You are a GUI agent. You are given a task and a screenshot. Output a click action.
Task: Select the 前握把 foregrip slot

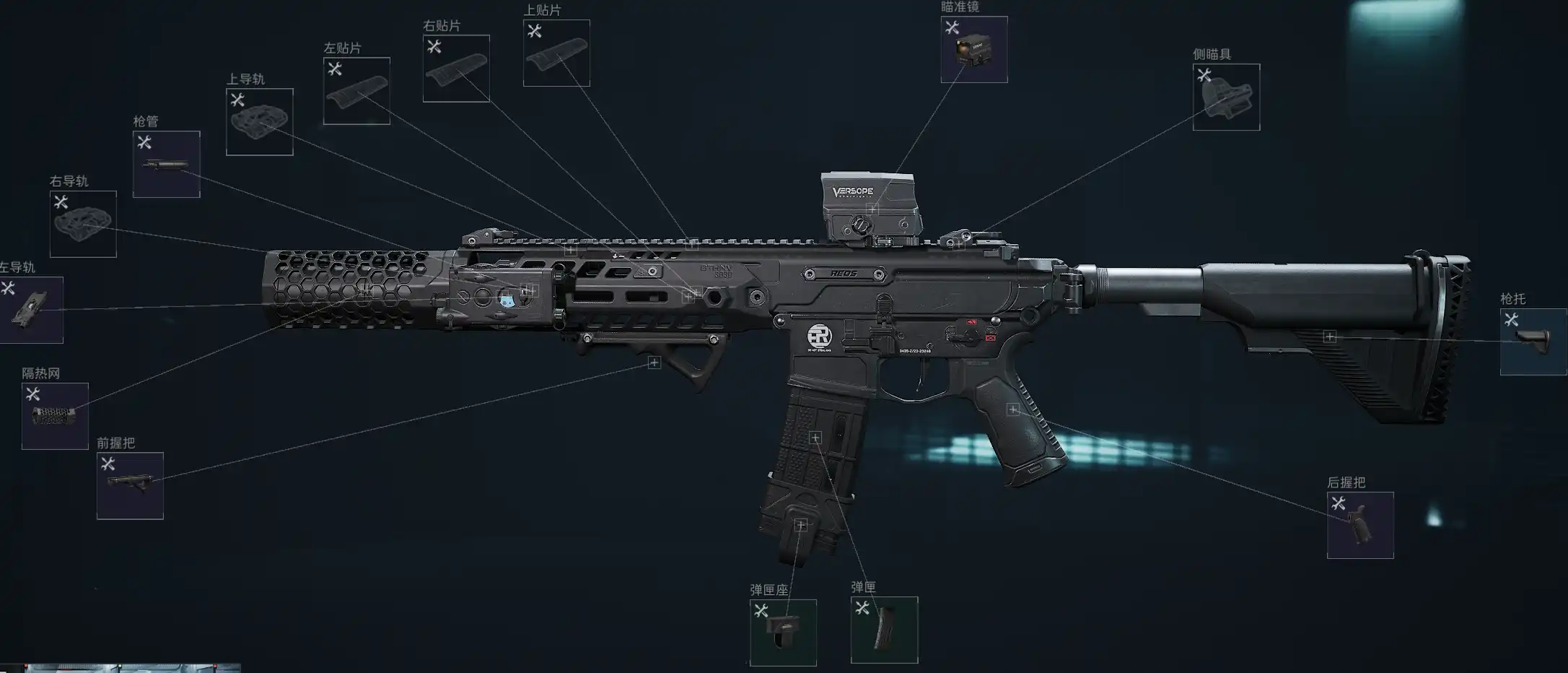point(130,485)
